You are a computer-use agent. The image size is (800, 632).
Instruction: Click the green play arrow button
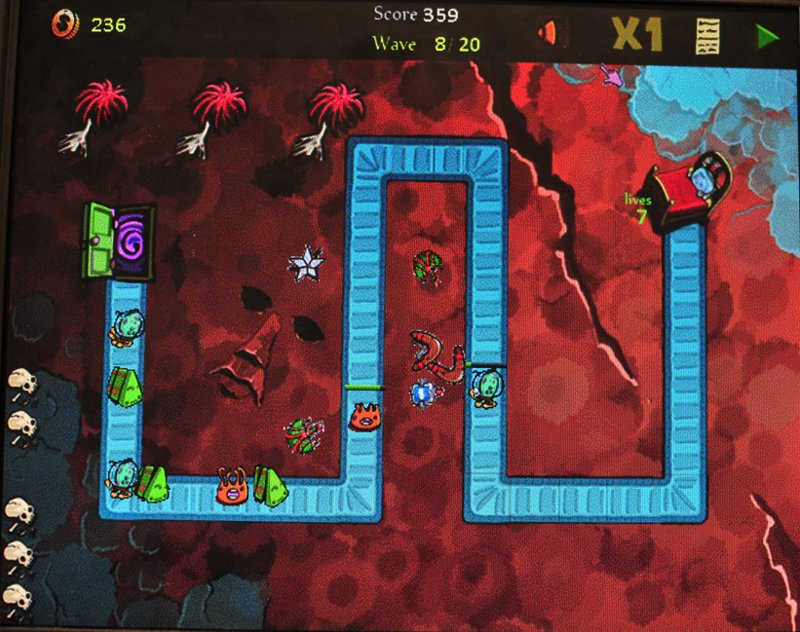[767, 37]
